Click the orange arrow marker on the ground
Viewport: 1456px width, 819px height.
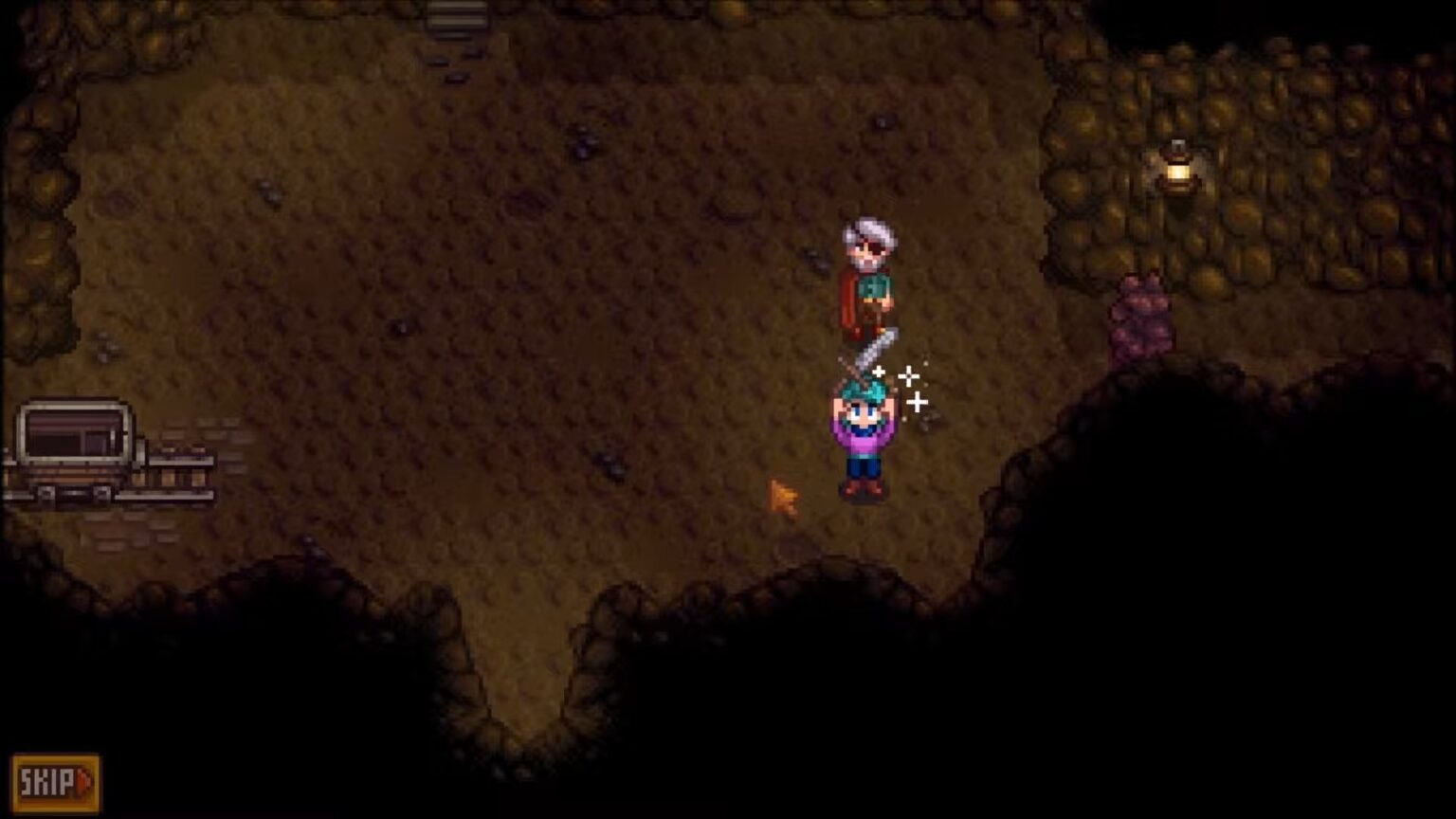[x=782, y=493]
